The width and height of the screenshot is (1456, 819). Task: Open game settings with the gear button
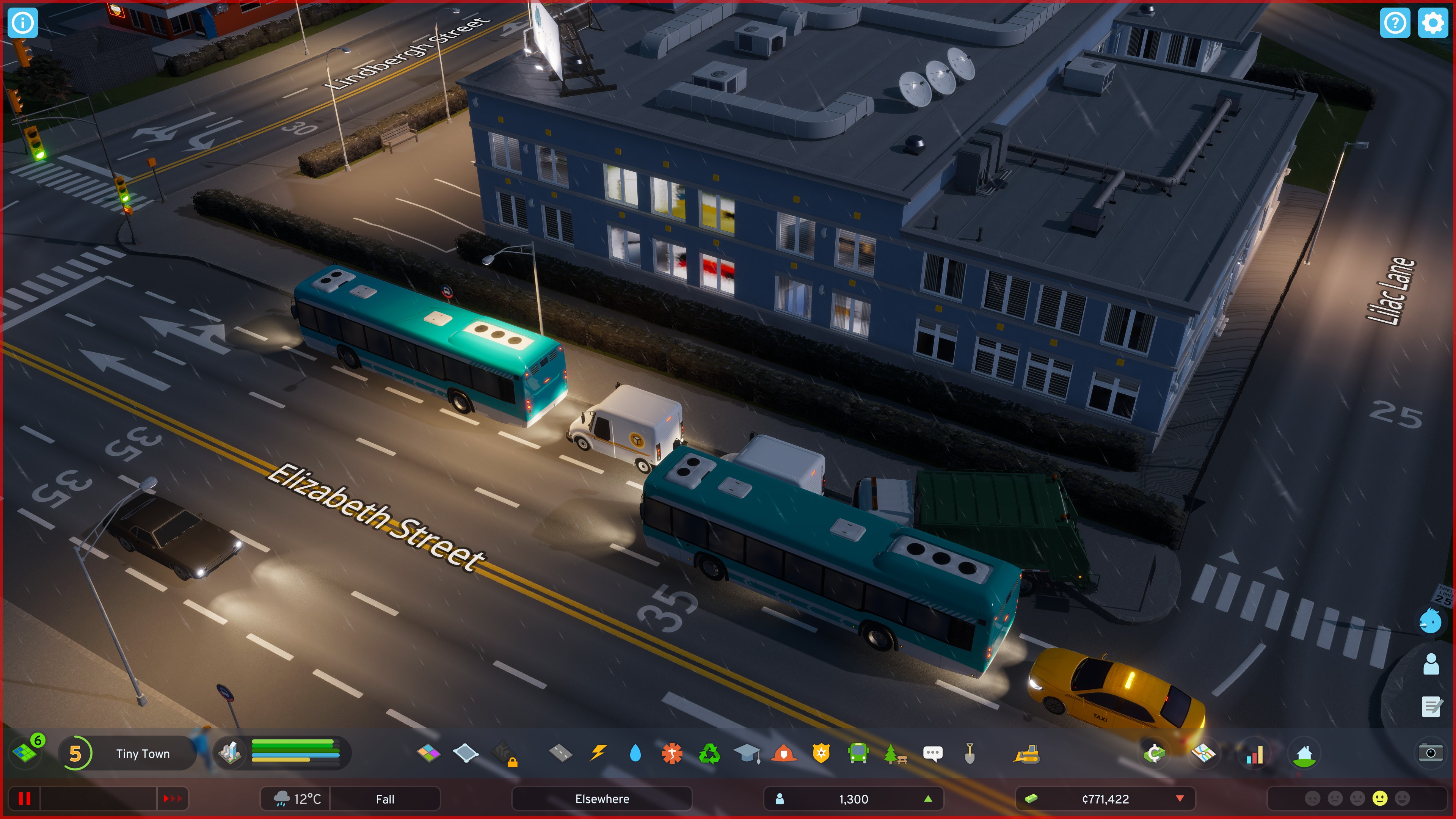(1433, 23)
